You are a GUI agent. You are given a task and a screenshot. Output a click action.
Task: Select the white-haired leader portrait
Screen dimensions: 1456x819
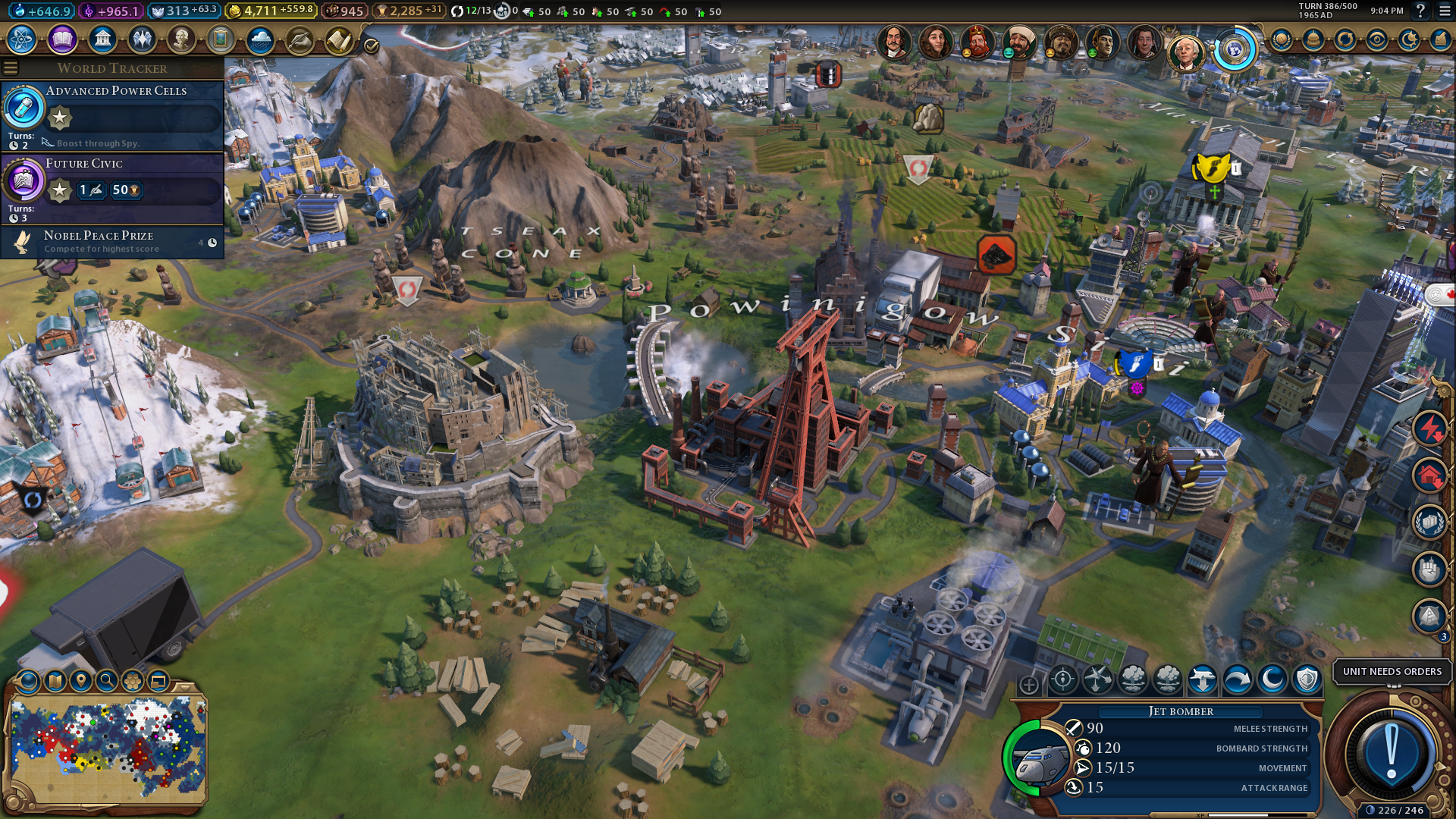(x=1185, y=52)
